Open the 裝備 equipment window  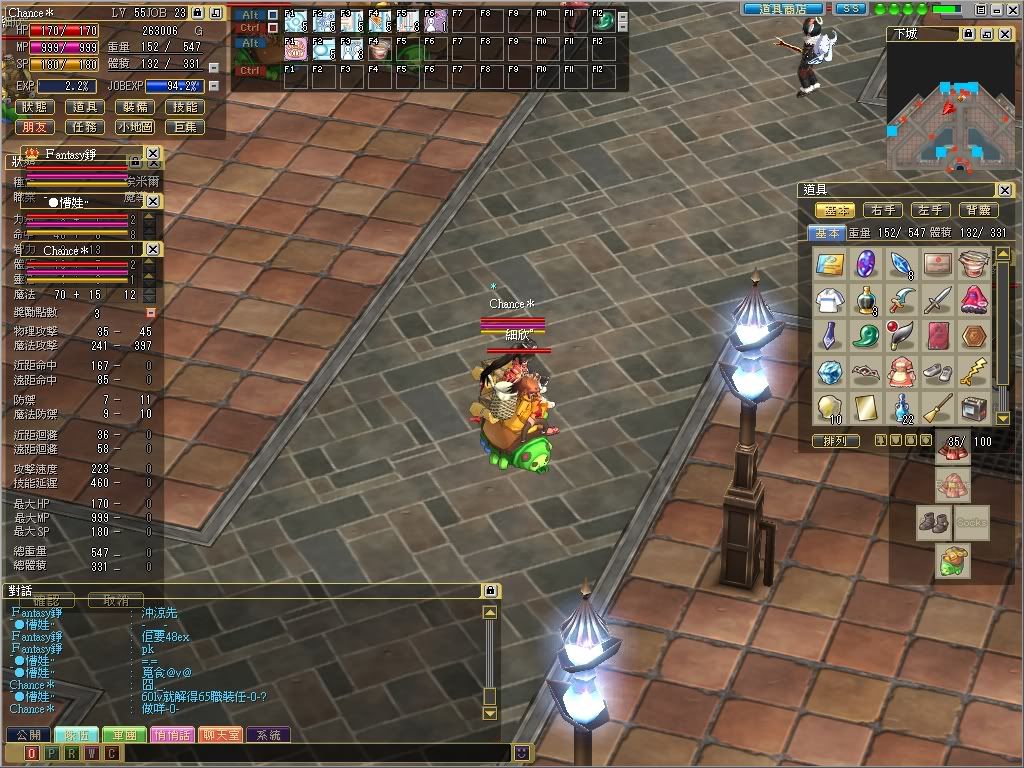point(135,107)
